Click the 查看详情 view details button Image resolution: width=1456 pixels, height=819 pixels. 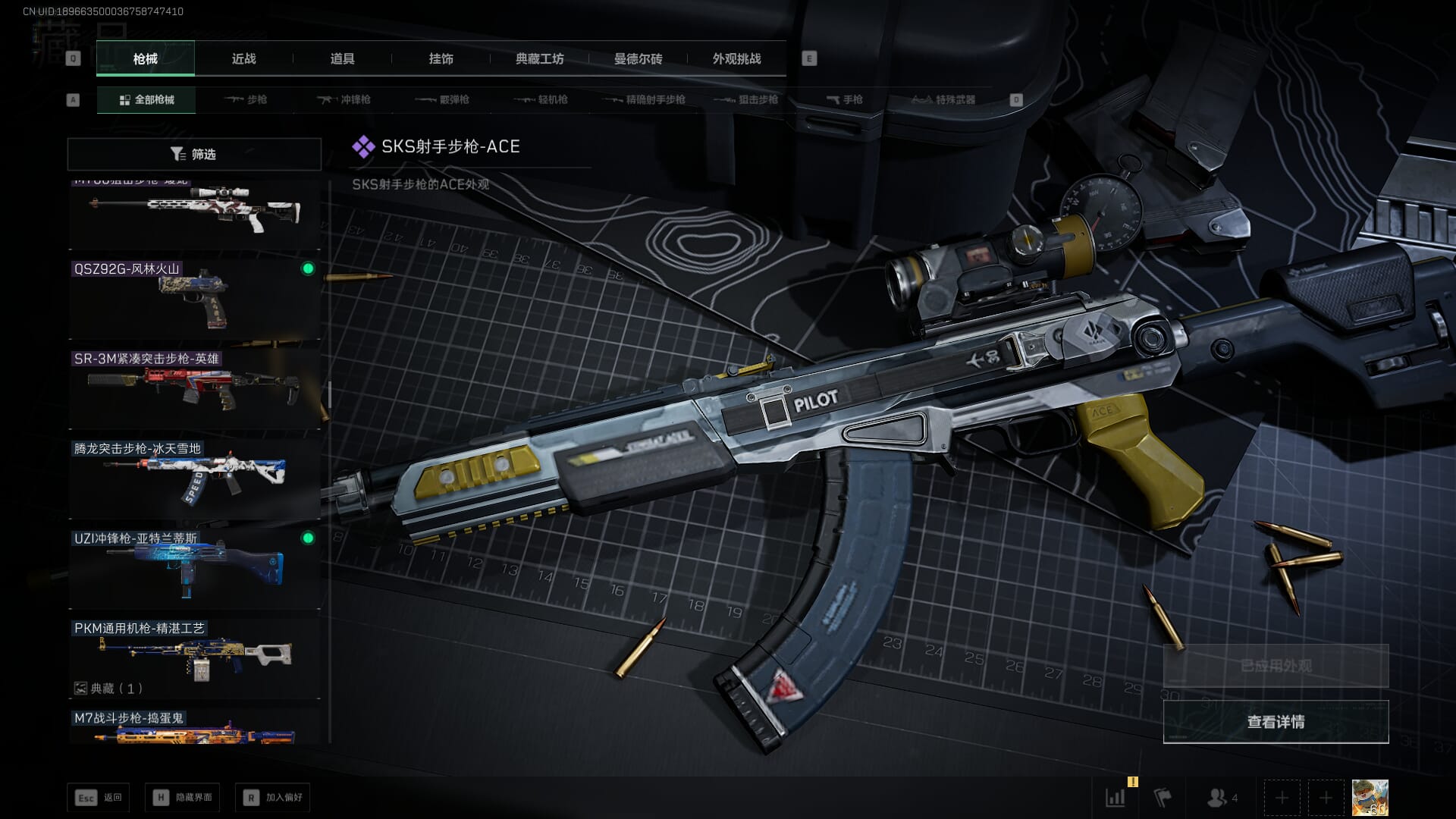1276,722
